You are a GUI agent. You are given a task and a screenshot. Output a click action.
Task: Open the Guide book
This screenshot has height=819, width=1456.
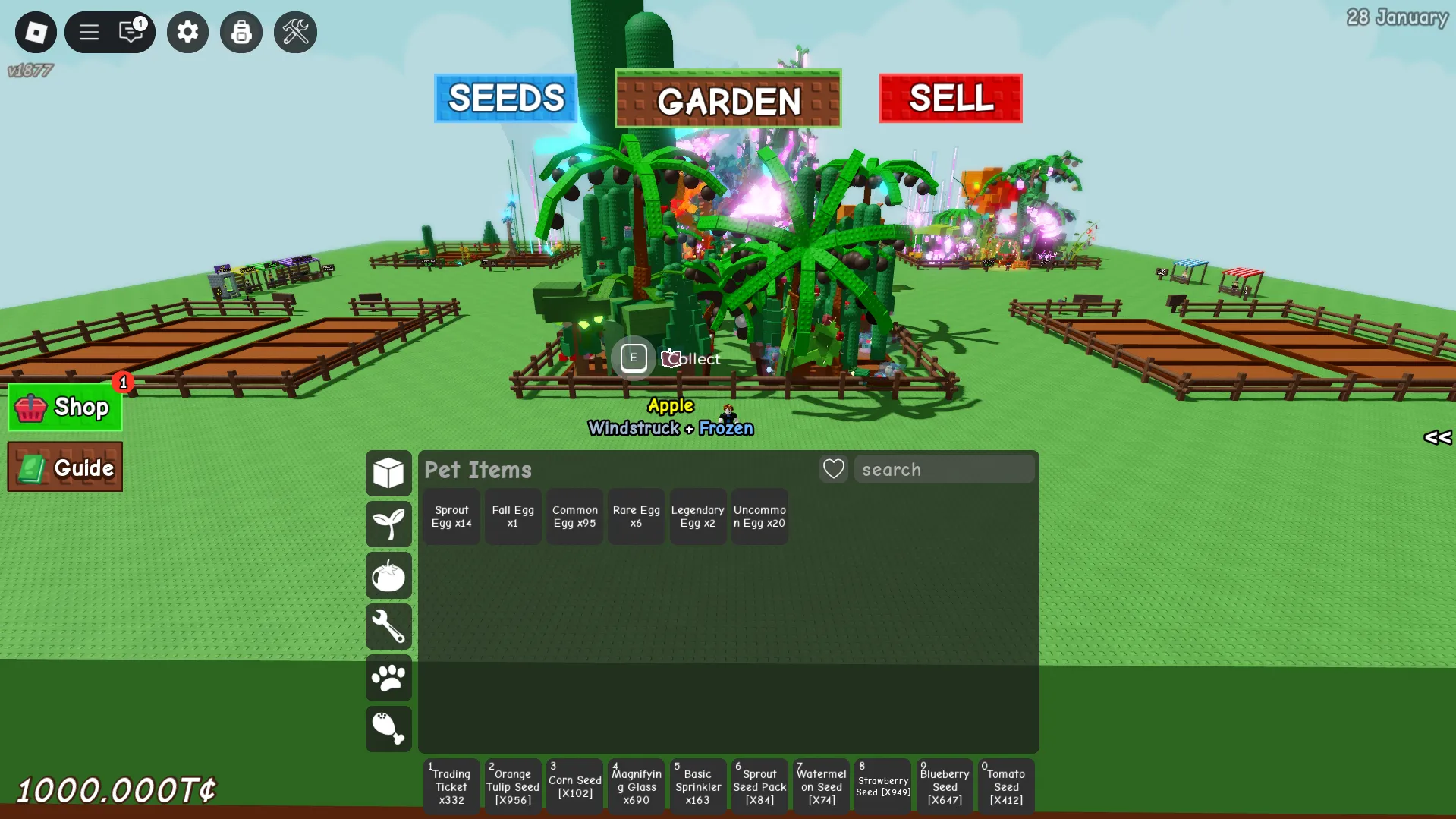[x=64, y=467]
